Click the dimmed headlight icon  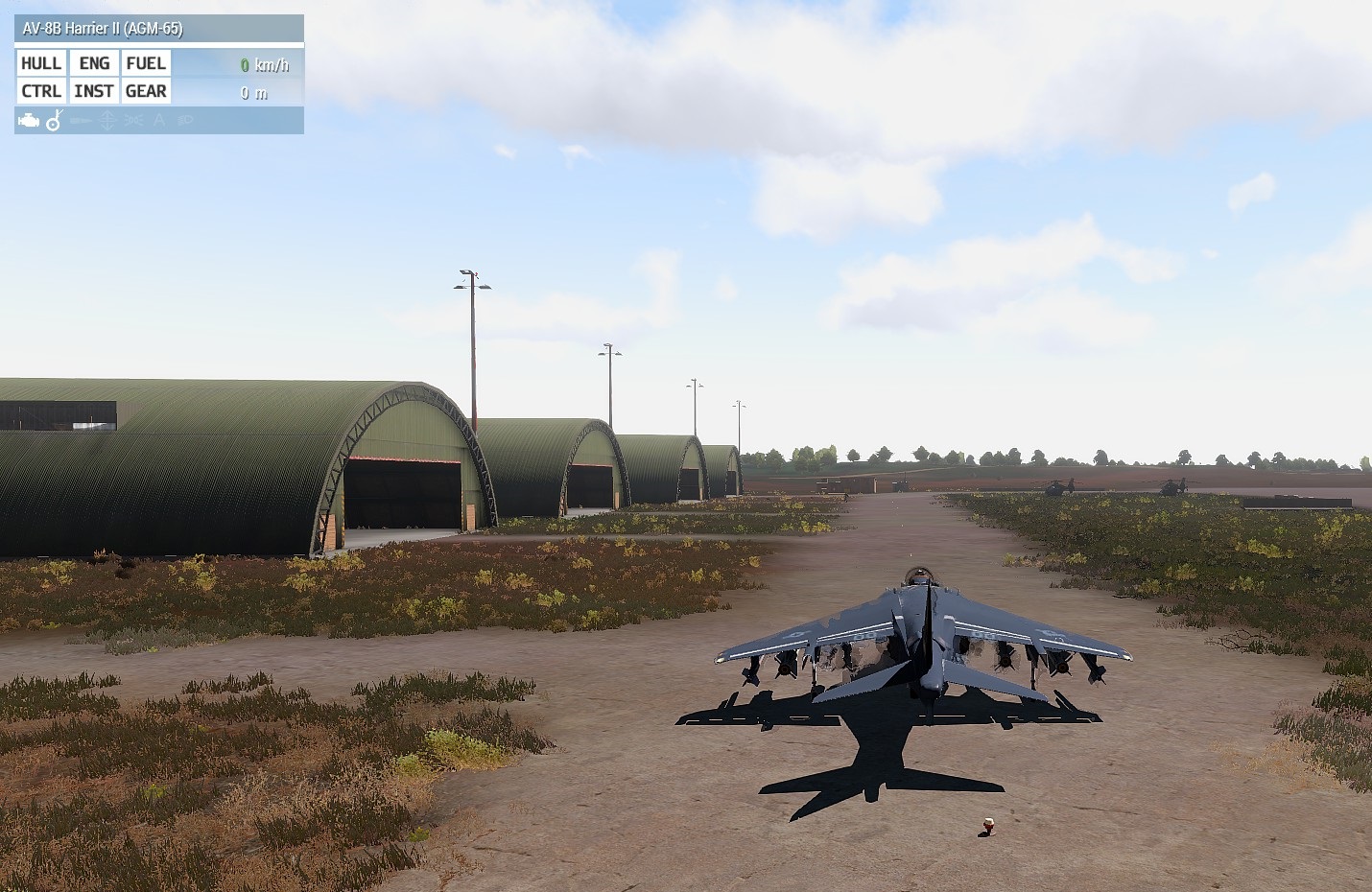185,121
